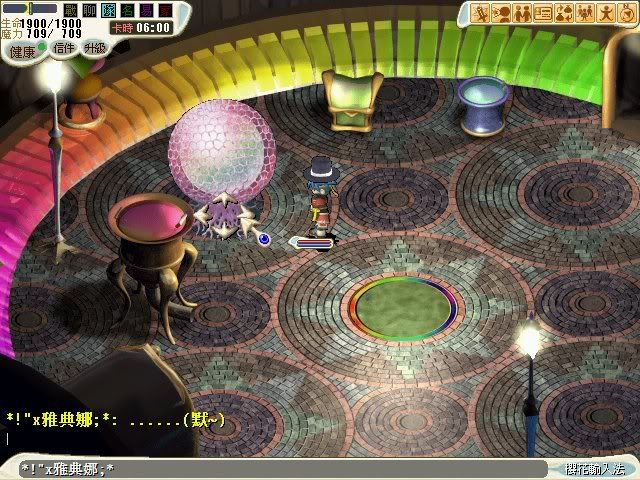Click the single figure action icon
640x480 pixels.
tap(608, 13)
